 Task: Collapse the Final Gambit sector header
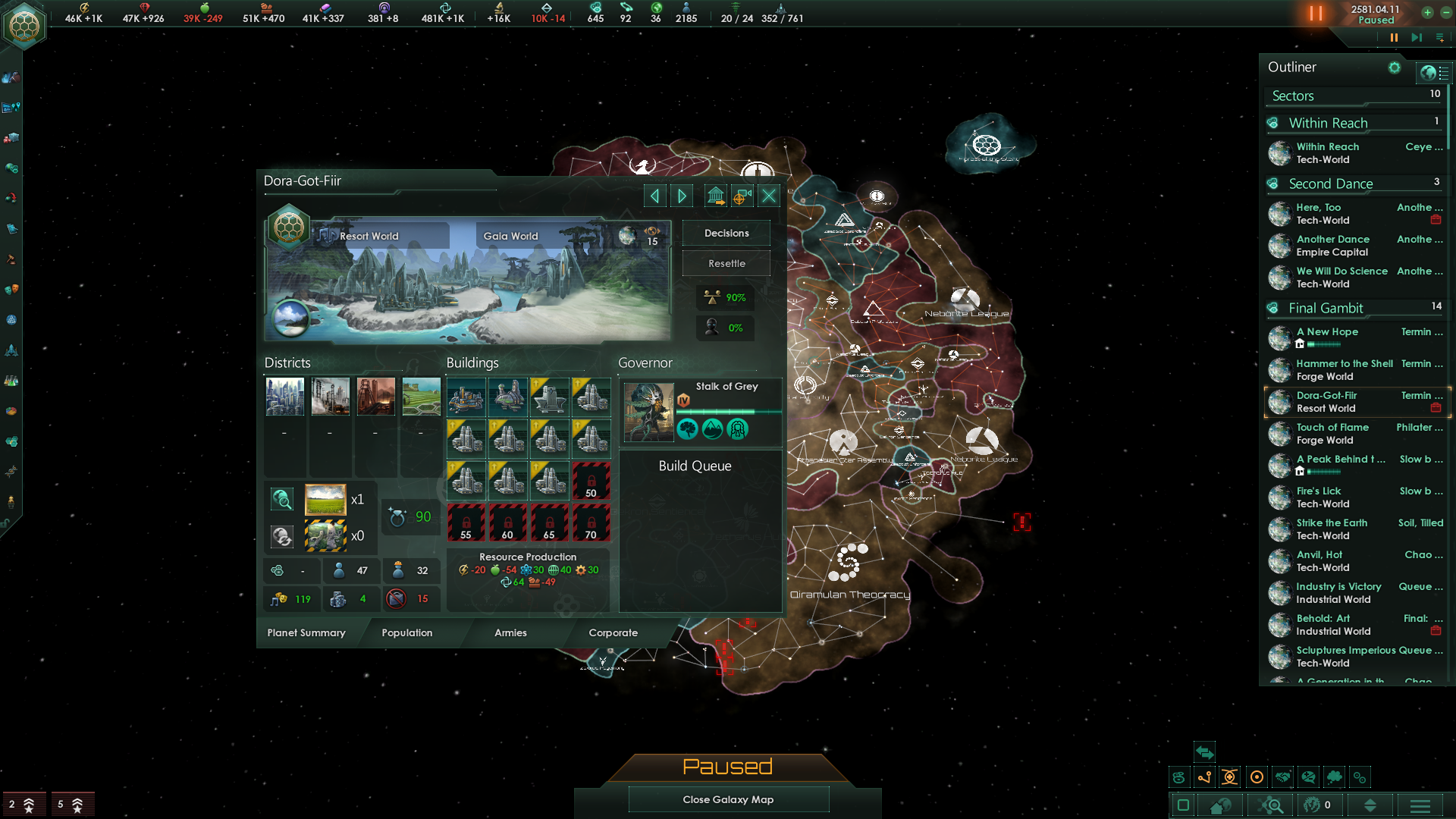click(1326, 308)
